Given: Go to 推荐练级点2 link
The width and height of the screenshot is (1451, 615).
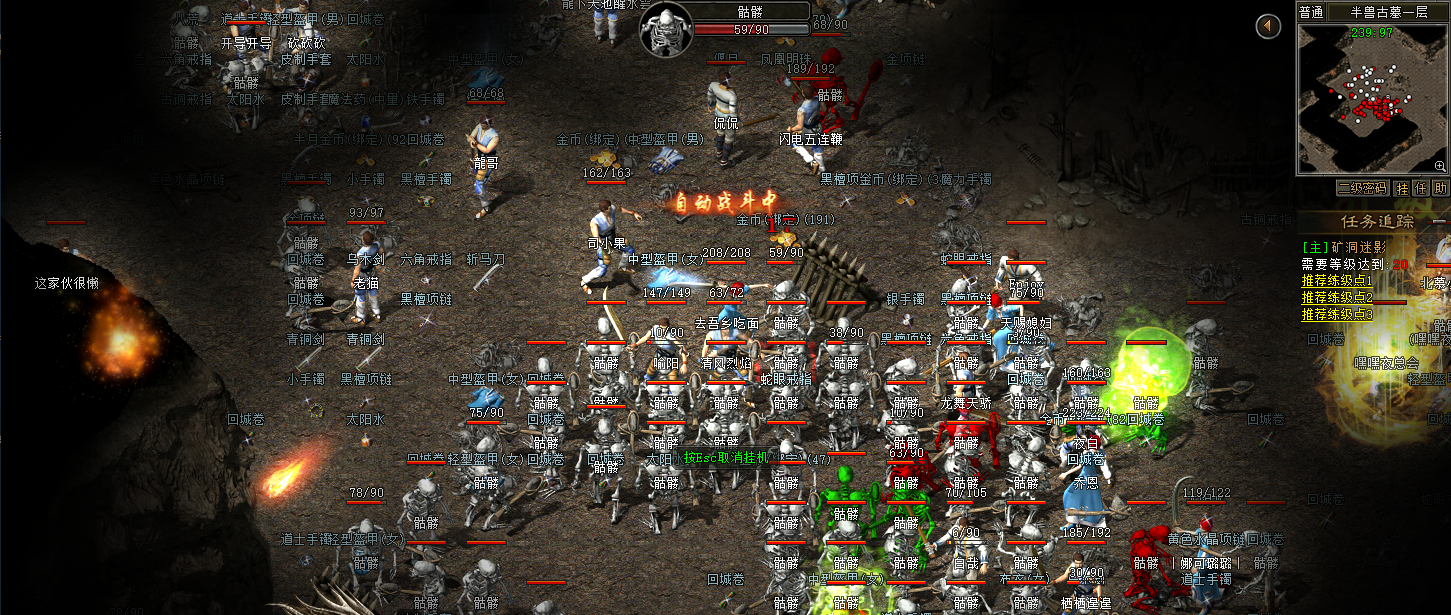Looking at the screenshot, I should [1337, 298].
